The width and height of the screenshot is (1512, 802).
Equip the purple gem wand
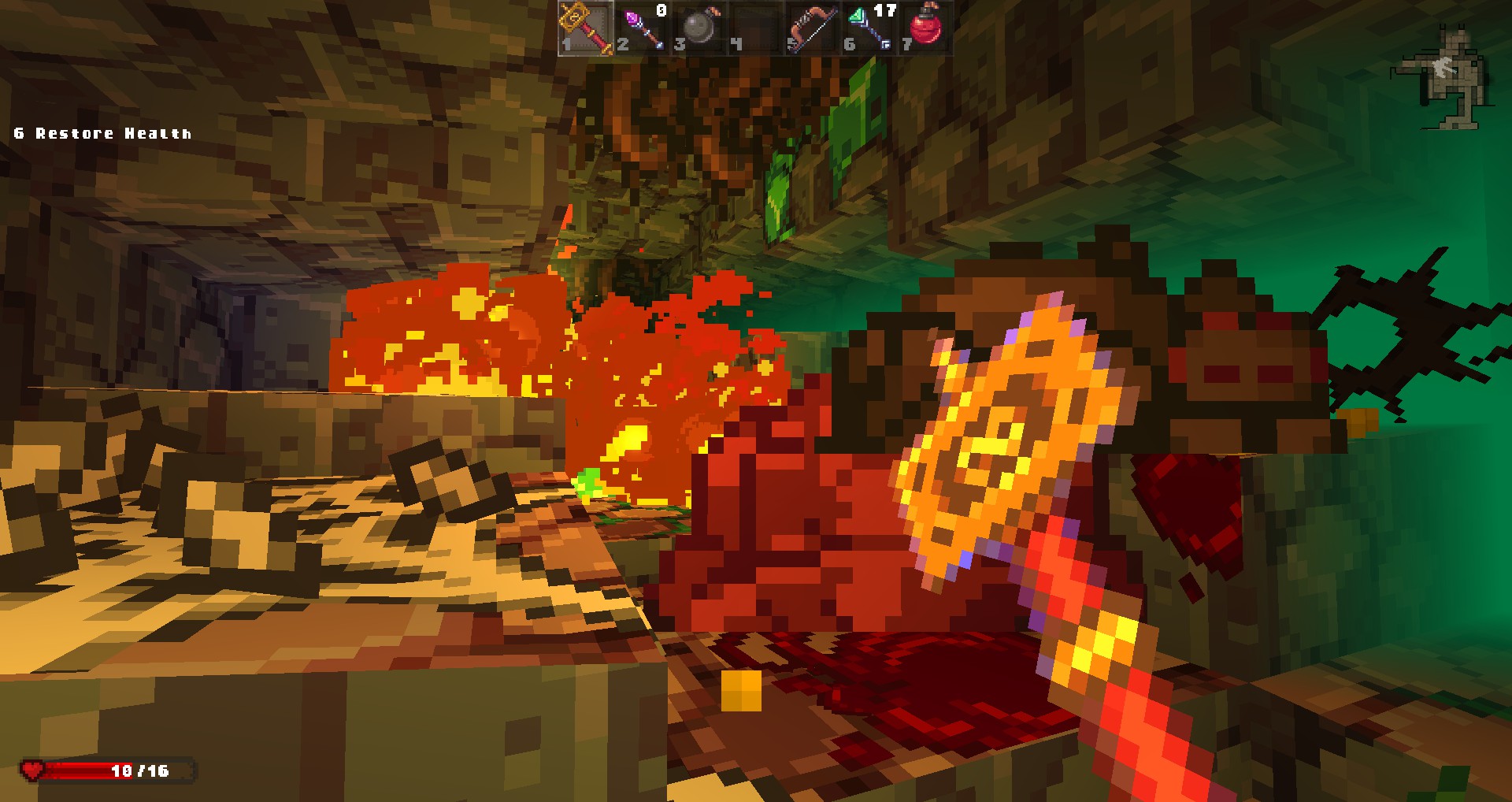tap(643, 28)
